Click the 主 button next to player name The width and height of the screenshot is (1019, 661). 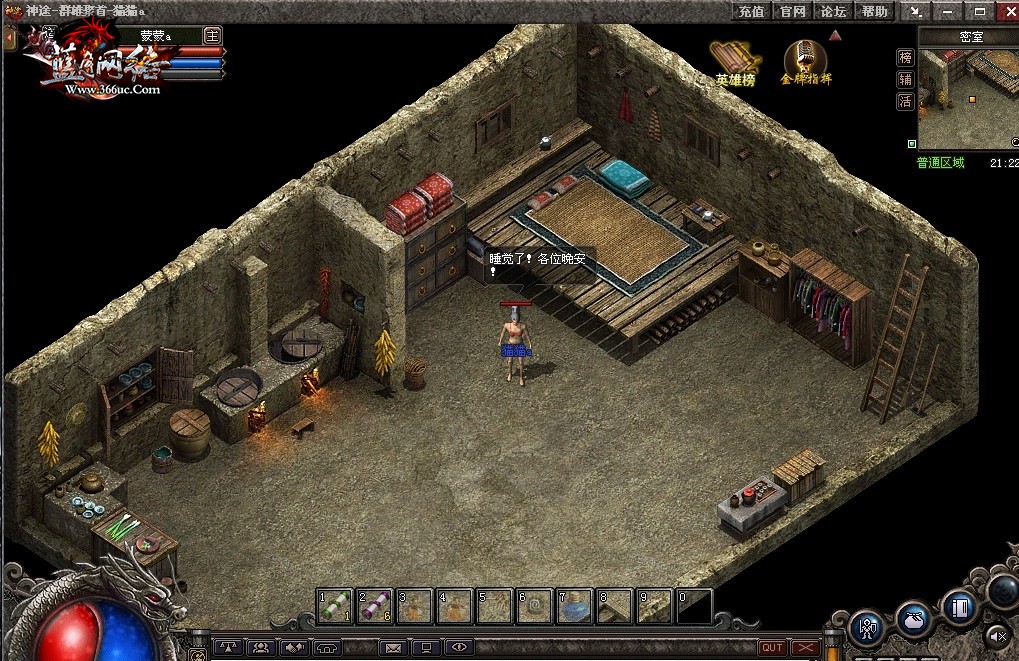click(x=212, y=34)
